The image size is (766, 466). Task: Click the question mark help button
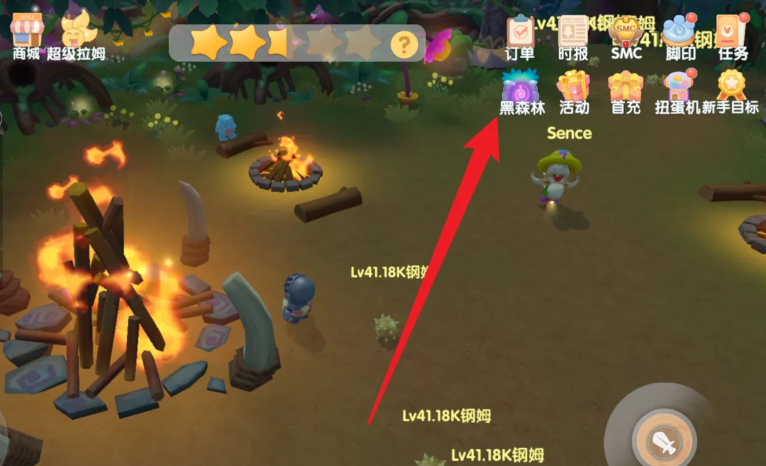tap(403, 44)
